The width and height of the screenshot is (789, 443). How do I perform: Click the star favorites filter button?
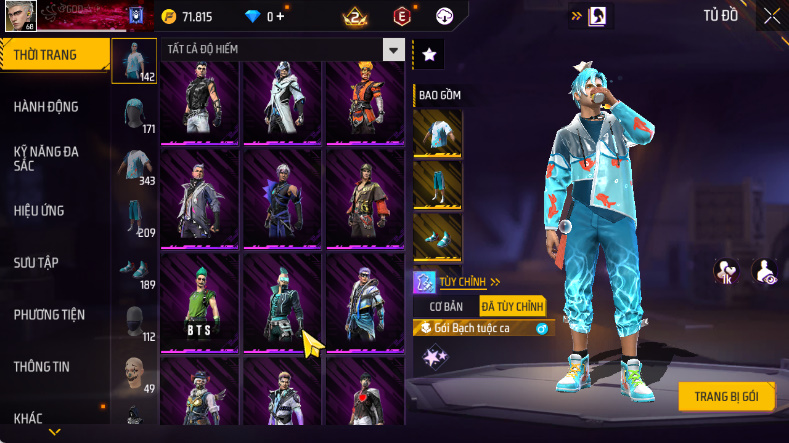tap(428, 55)
